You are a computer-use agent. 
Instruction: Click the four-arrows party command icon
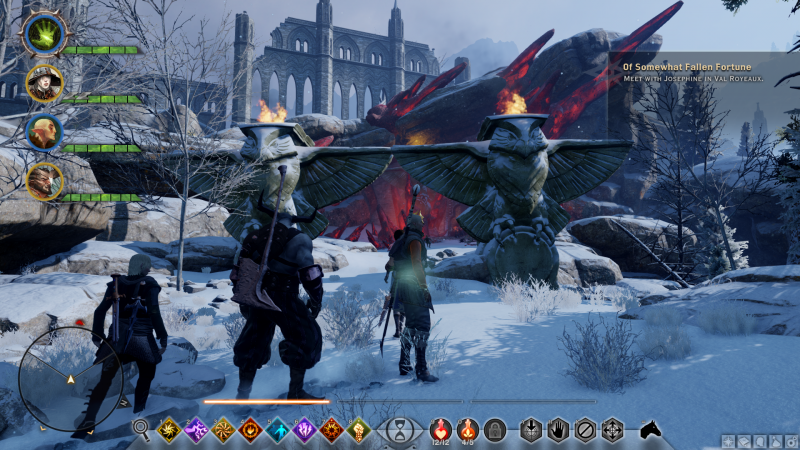(x=612, y=430)
